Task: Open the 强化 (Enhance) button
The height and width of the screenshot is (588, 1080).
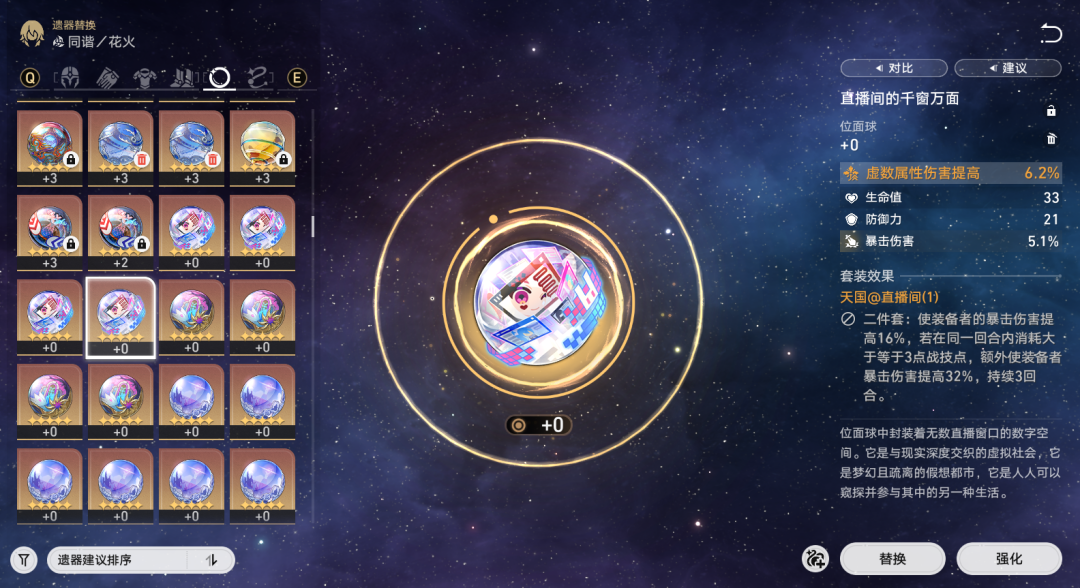Action: 1008,559
